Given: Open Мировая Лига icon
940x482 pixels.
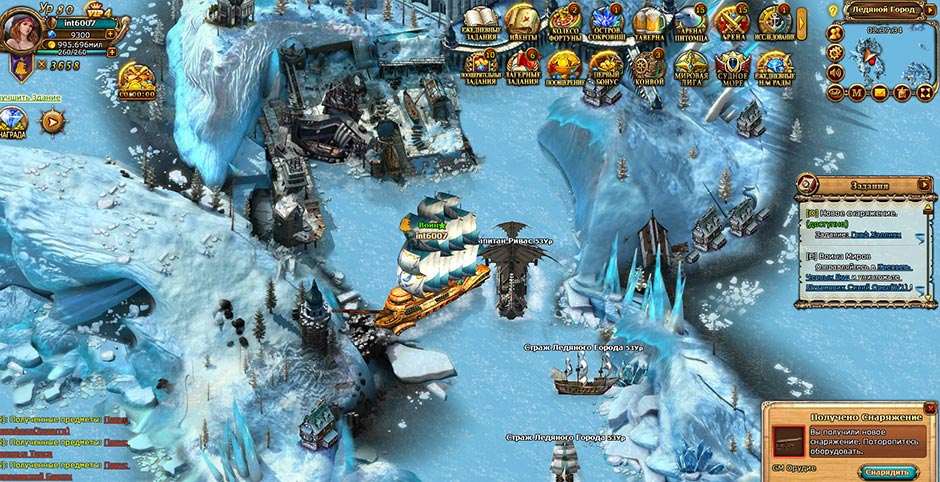Looking at the screenshot, I should pos(691,67).
